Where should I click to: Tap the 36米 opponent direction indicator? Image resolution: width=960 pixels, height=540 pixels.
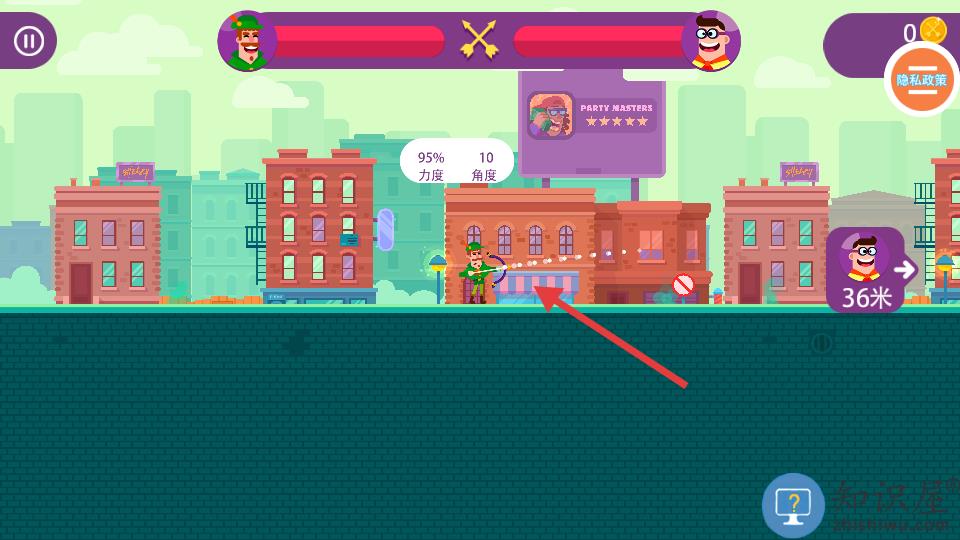coord(867,270)
